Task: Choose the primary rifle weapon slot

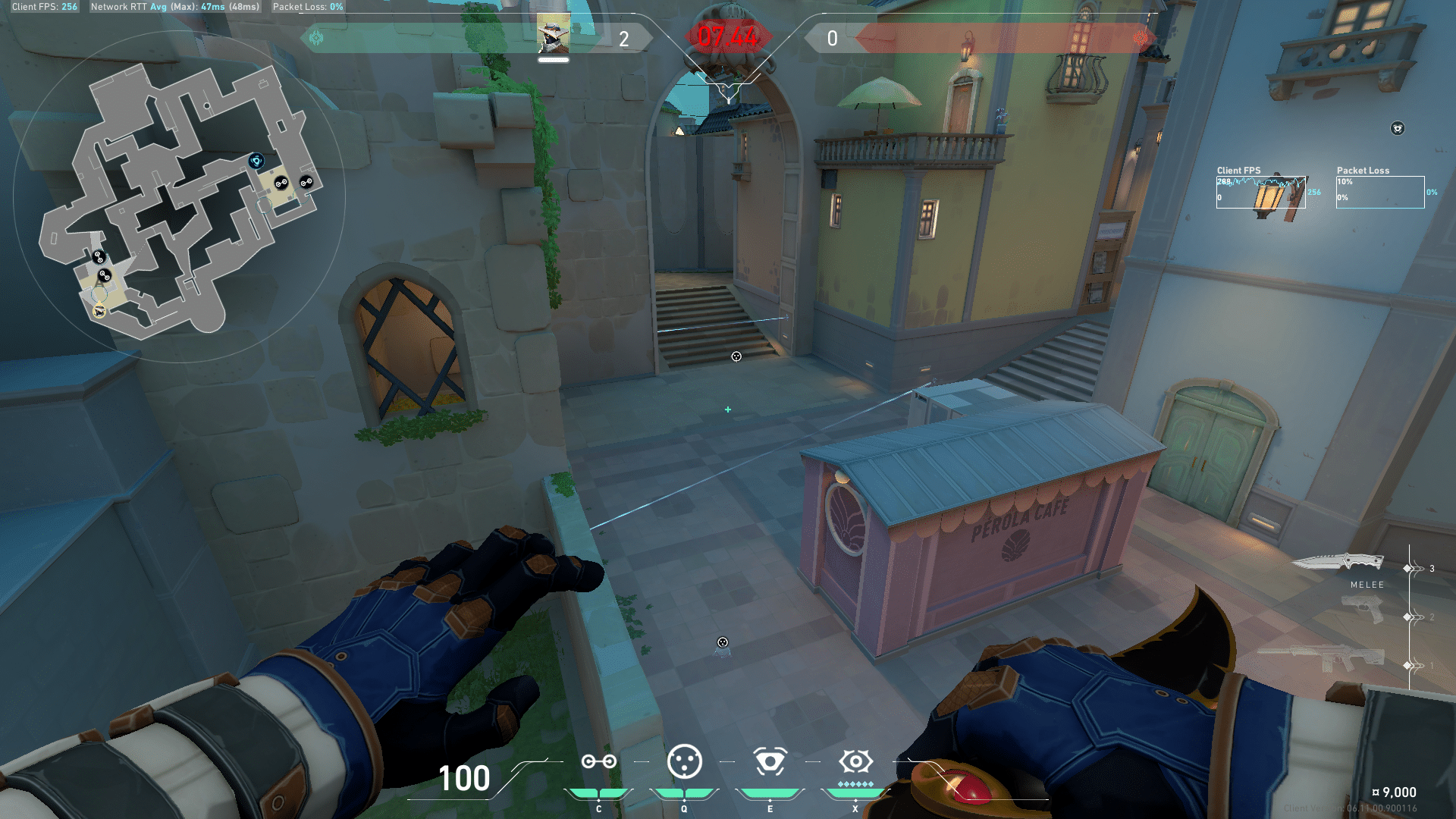Action: pos(1323,657)
